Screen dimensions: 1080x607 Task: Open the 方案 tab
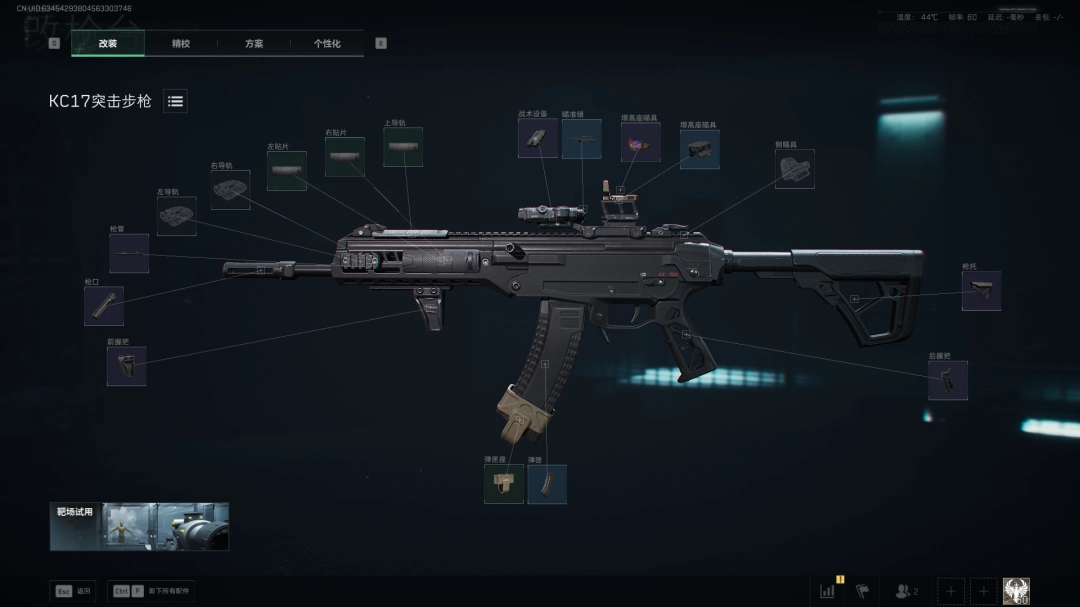pos(254,43)
